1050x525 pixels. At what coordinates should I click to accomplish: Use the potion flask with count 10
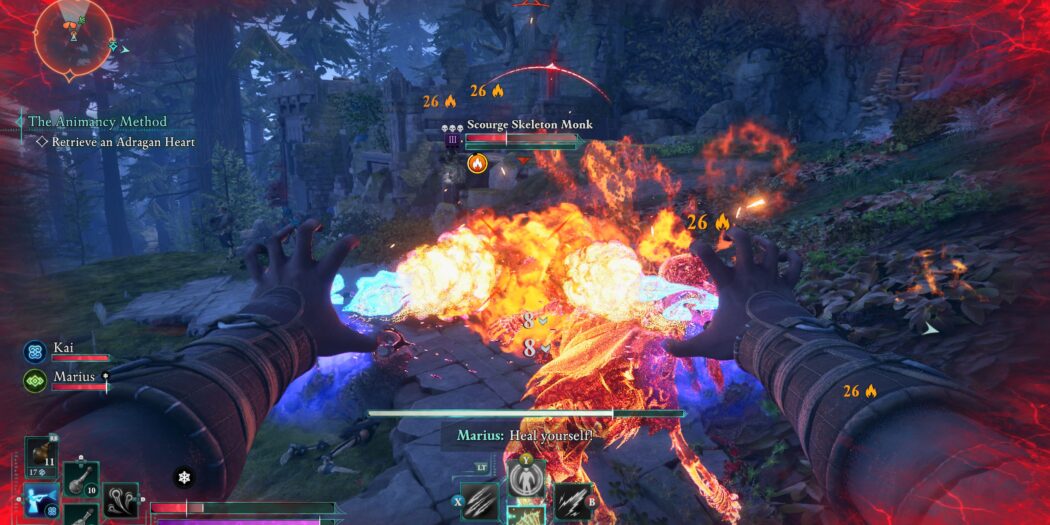point(82,480)
